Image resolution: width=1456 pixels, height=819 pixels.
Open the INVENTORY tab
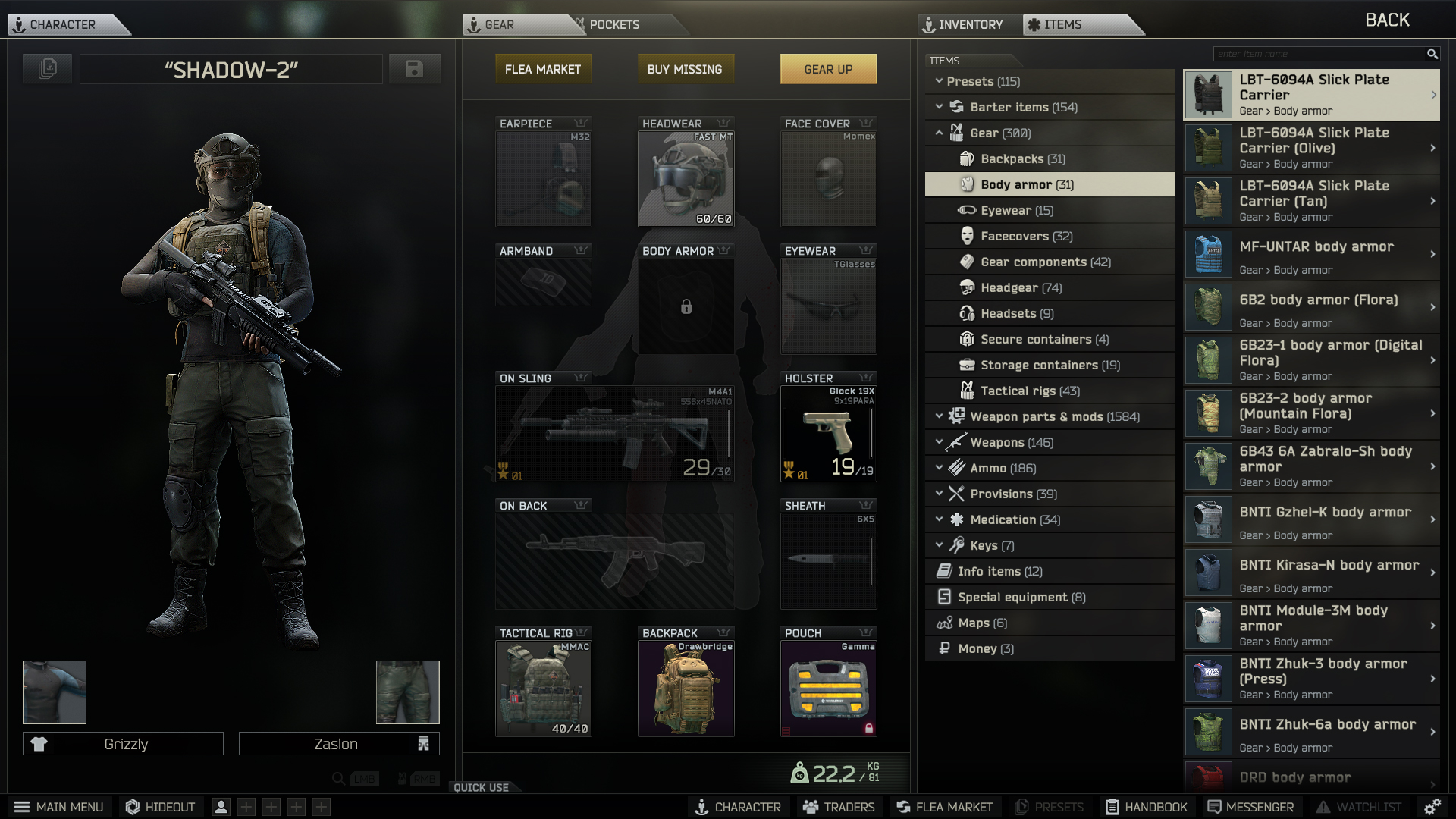968,24
